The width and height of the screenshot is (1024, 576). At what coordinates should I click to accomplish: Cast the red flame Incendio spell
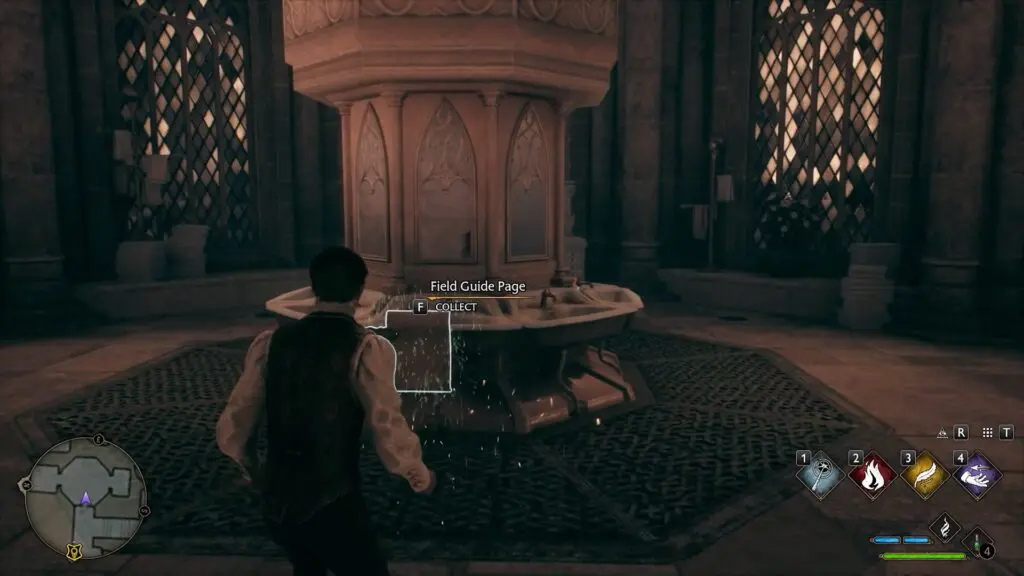(872, 475)
